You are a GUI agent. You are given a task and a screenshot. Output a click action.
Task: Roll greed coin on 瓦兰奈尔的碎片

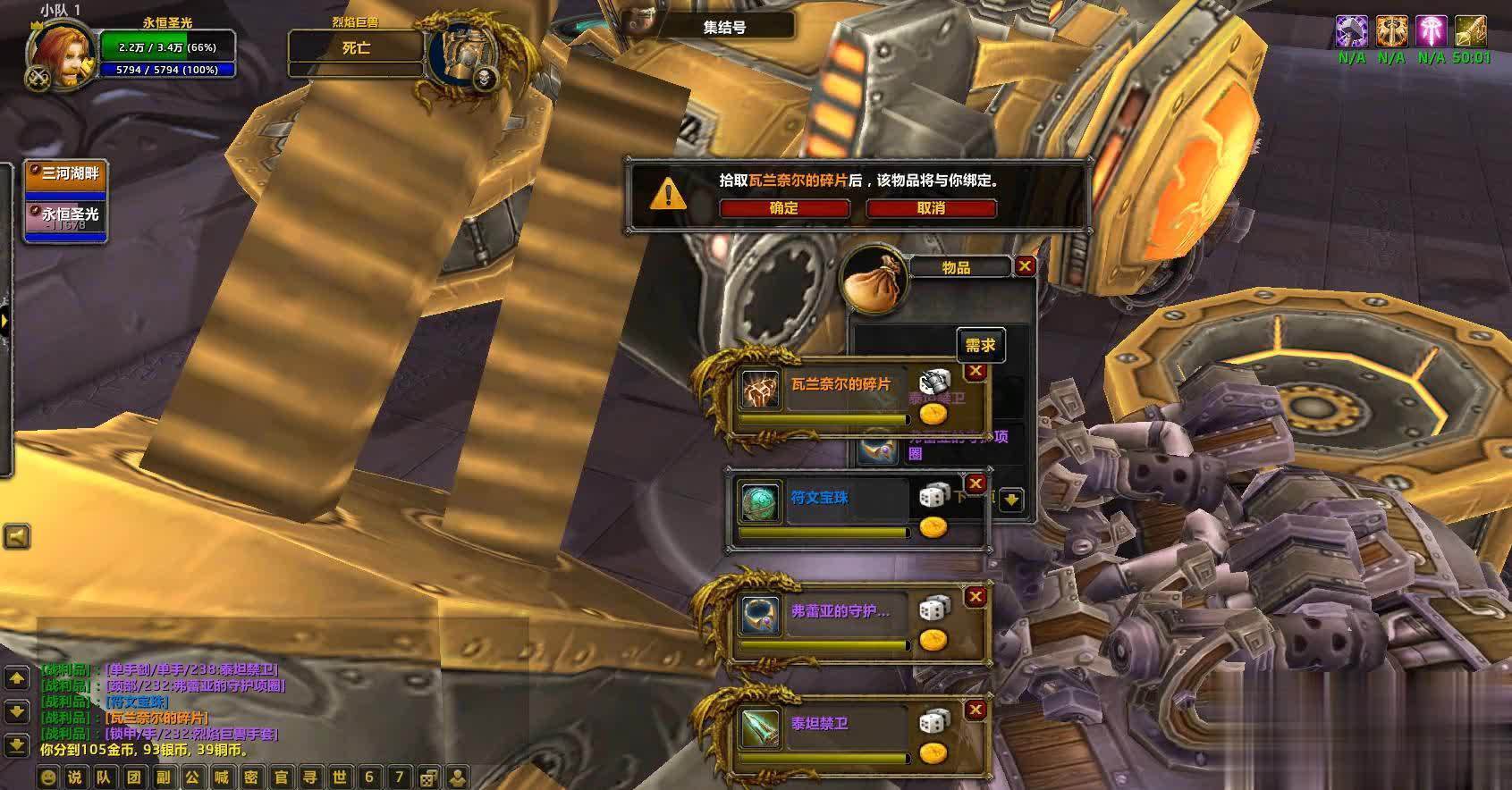[x=933, y=414]
